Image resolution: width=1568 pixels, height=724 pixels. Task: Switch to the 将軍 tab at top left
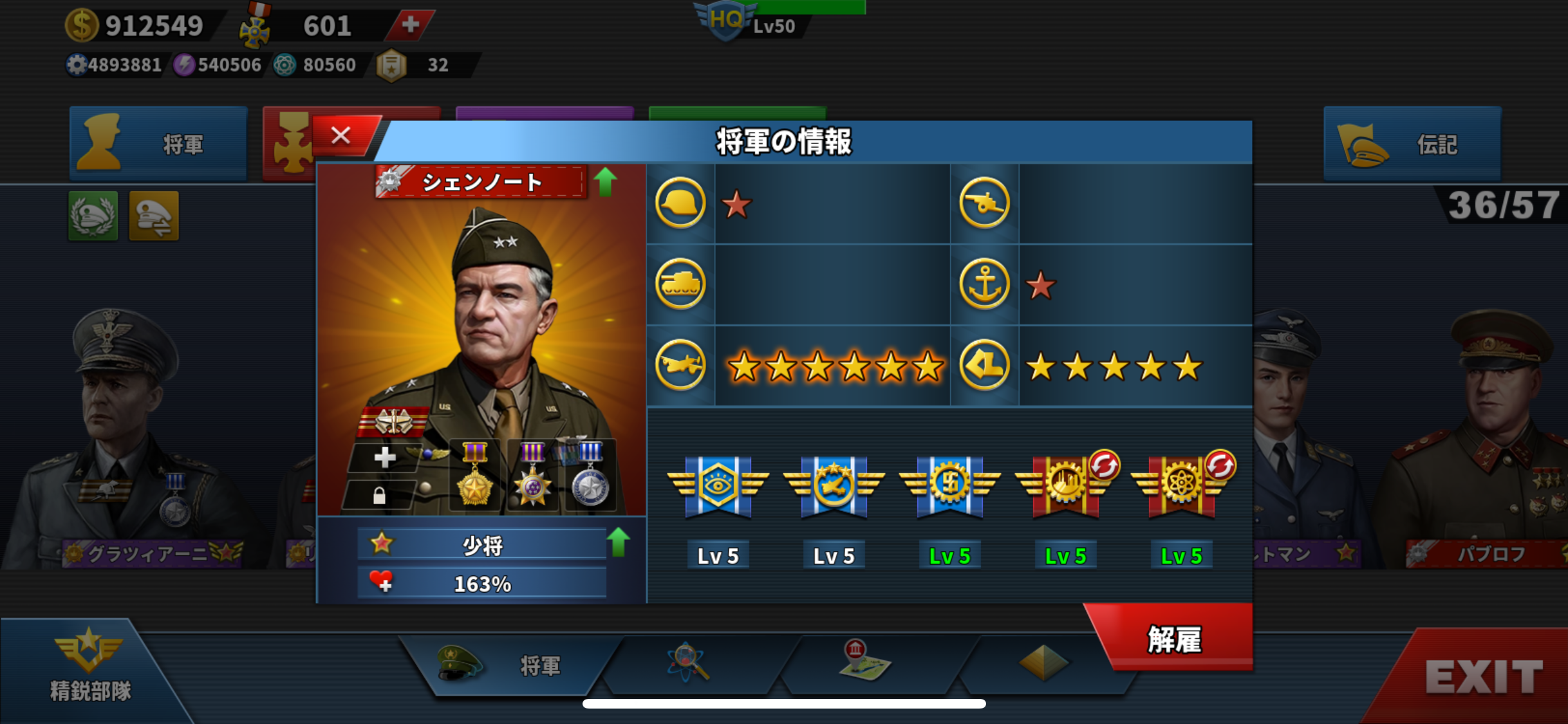[x=158, y=144]
